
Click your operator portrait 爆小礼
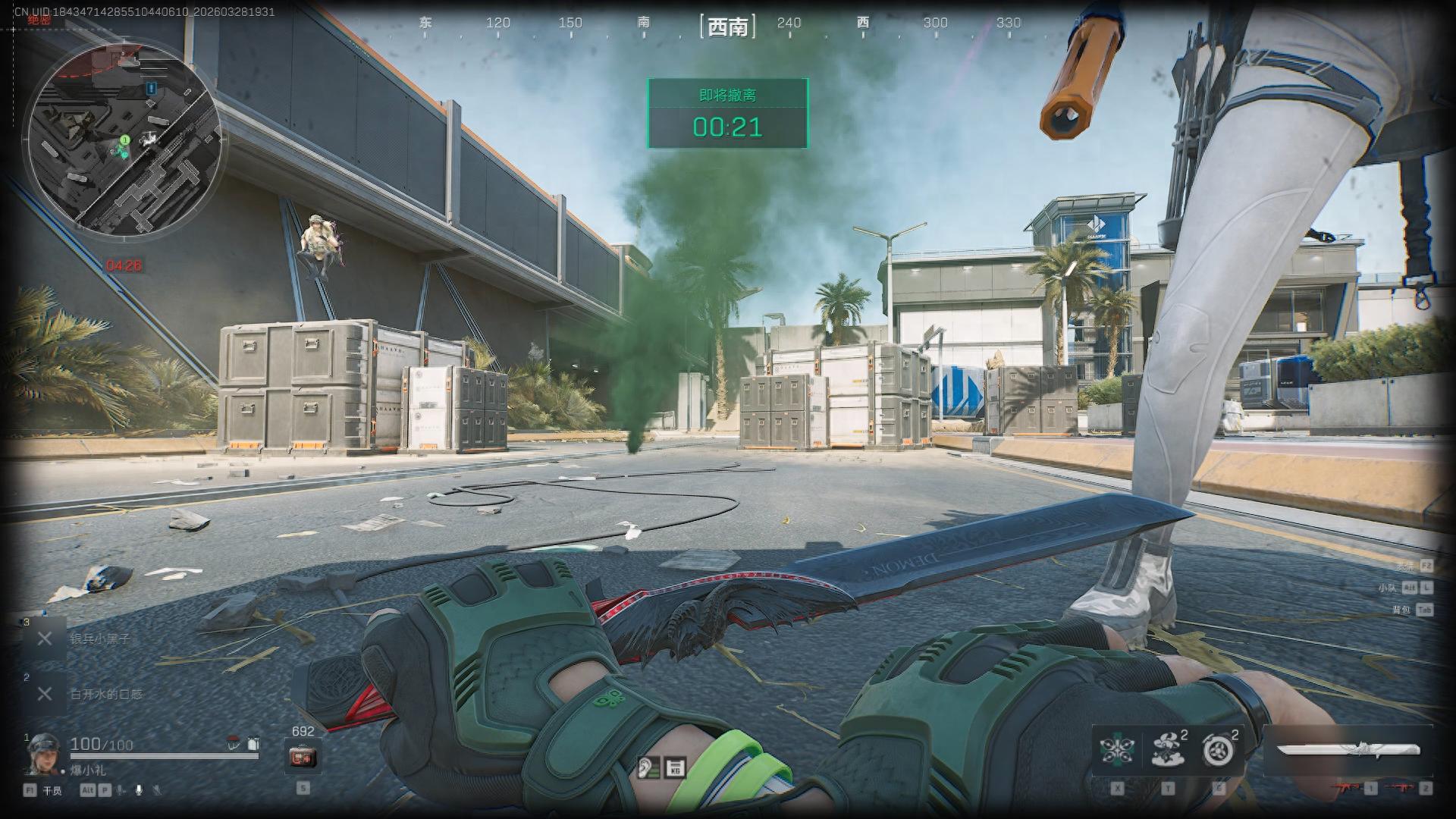coord(43,754)
